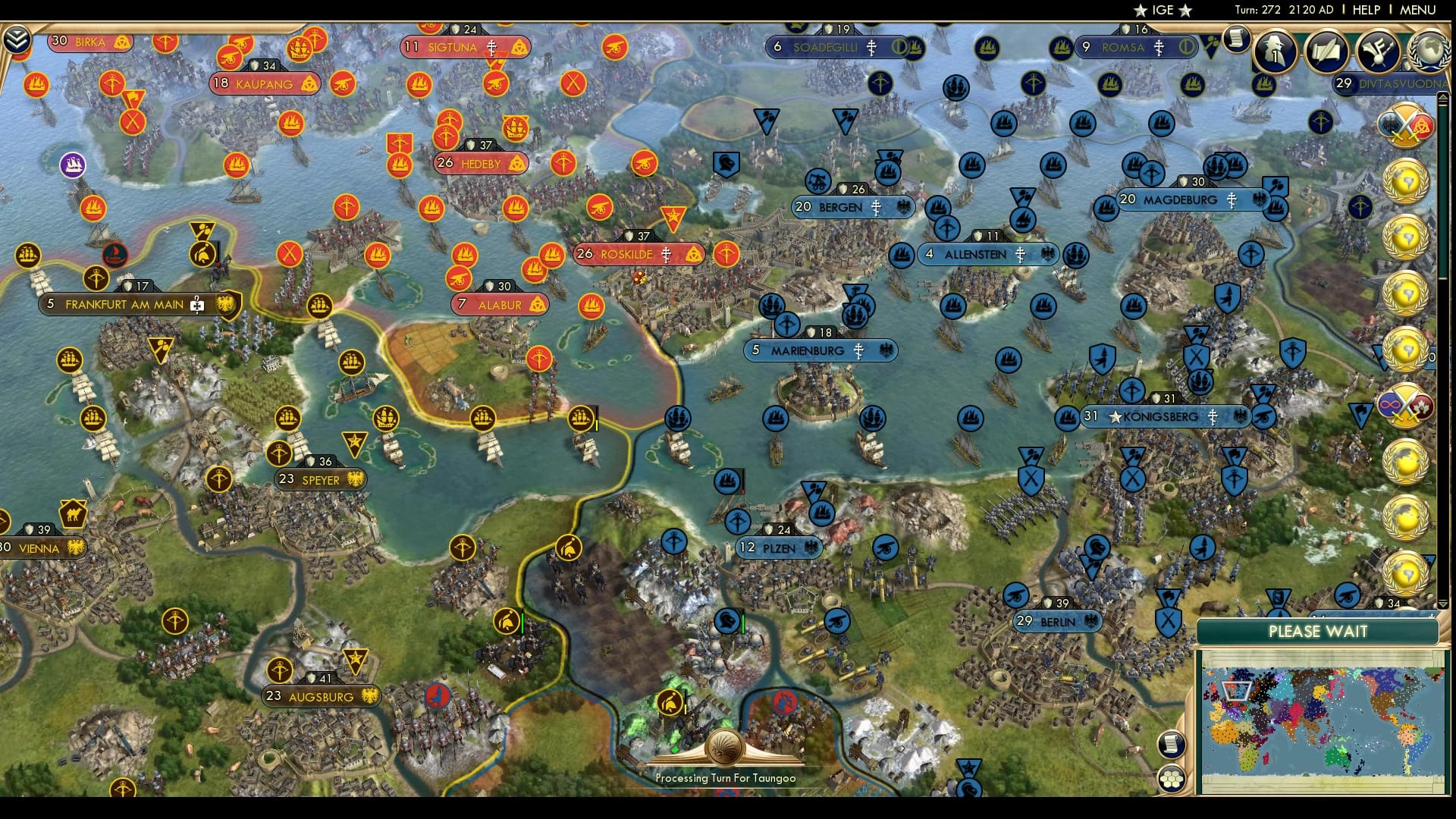The width and height of the screenshot is (1456, 819).
Task: Click the down arrow below the notification stack
Action: (x=1443, y=604)
